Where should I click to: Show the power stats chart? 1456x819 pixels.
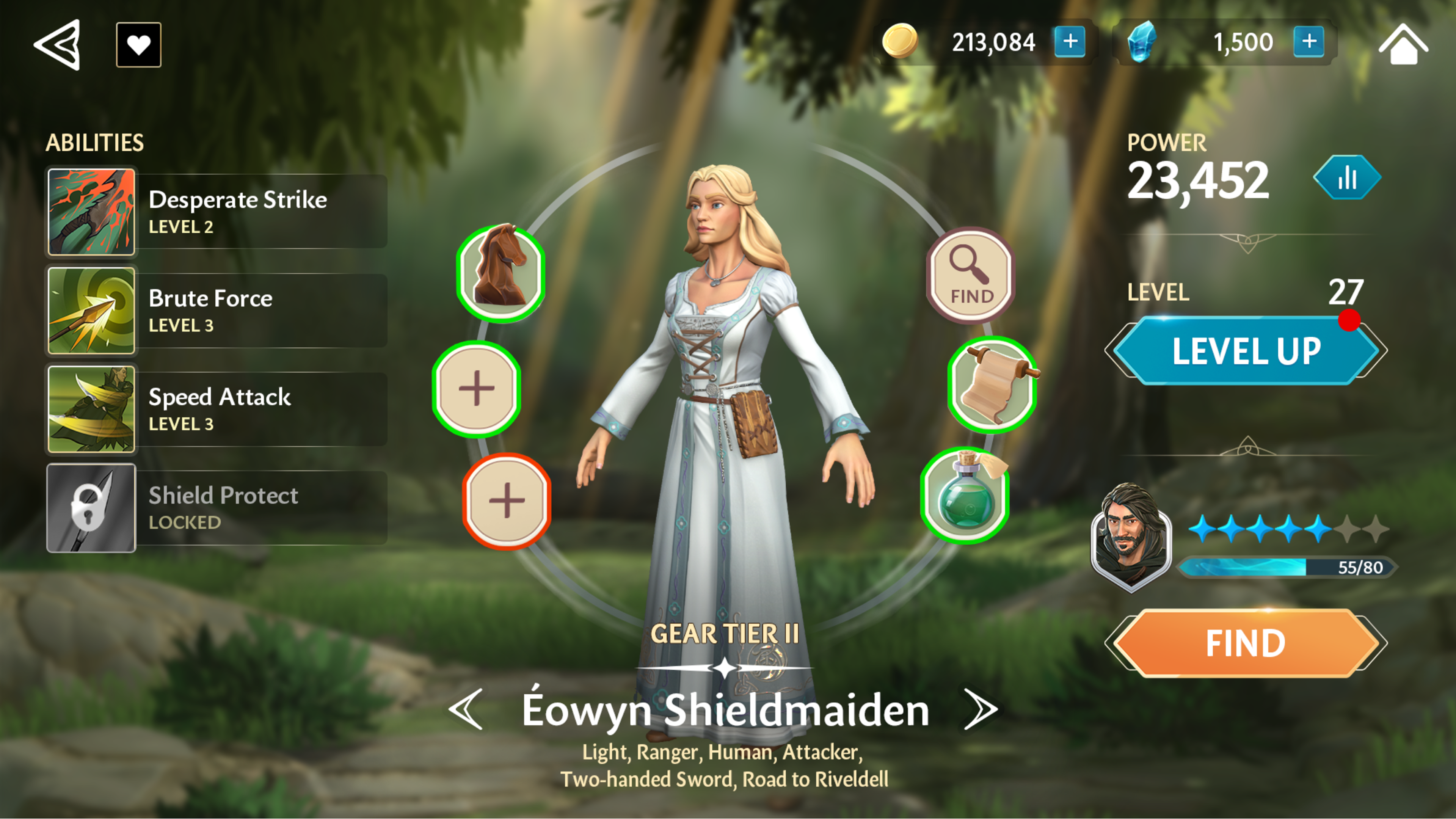pyautogui.click(x=1347, y=178)
